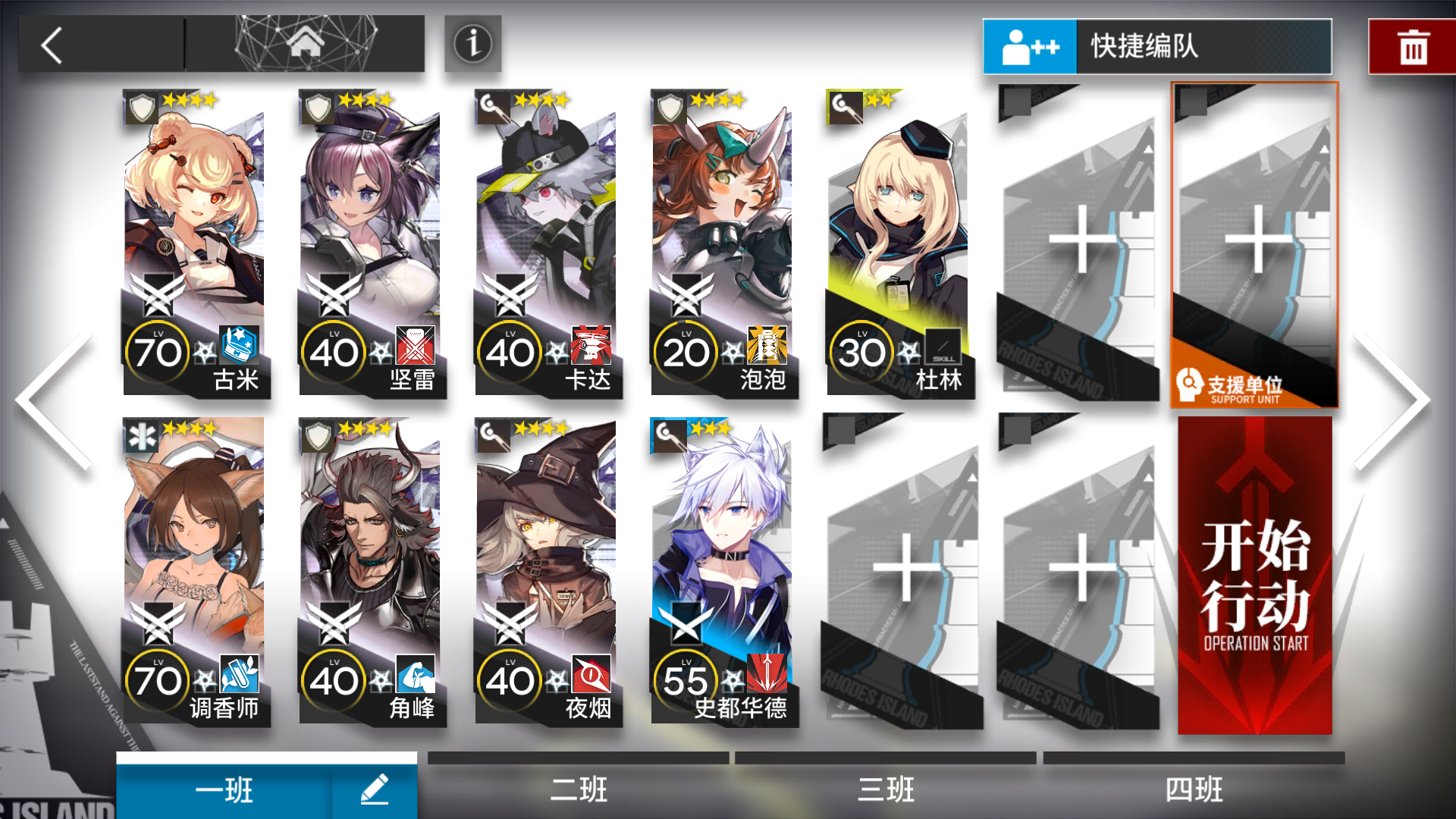Open the 三班 squad tab
1456x819 pixels.
[885, 789]
